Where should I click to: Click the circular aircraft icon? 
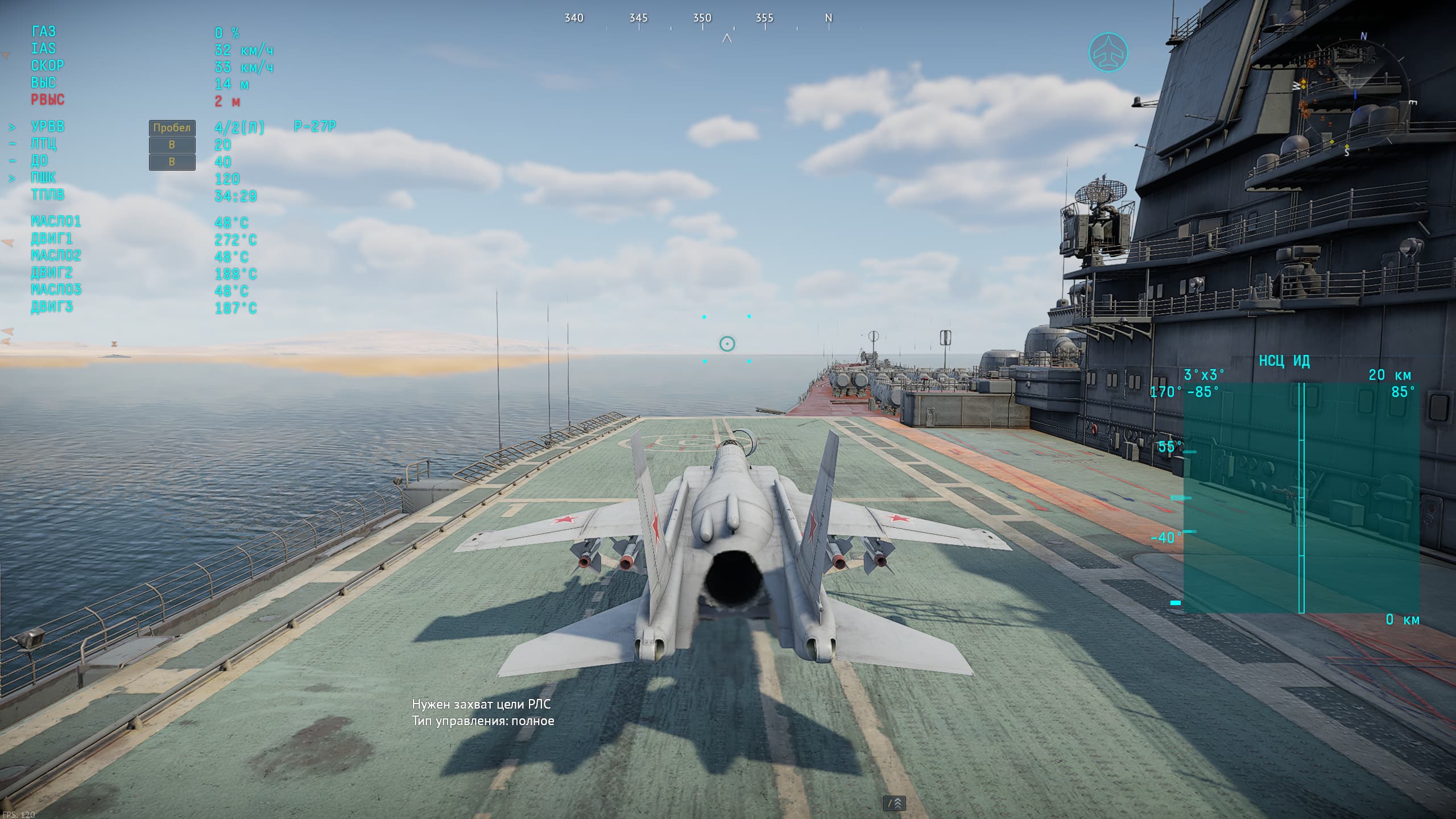coord(1108,52)
